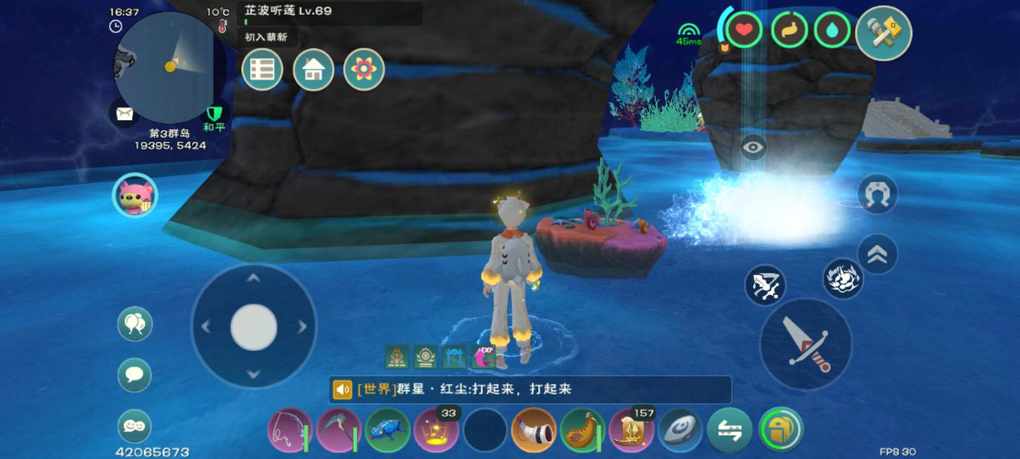Attack with the sword button

(x=805, y=344)
